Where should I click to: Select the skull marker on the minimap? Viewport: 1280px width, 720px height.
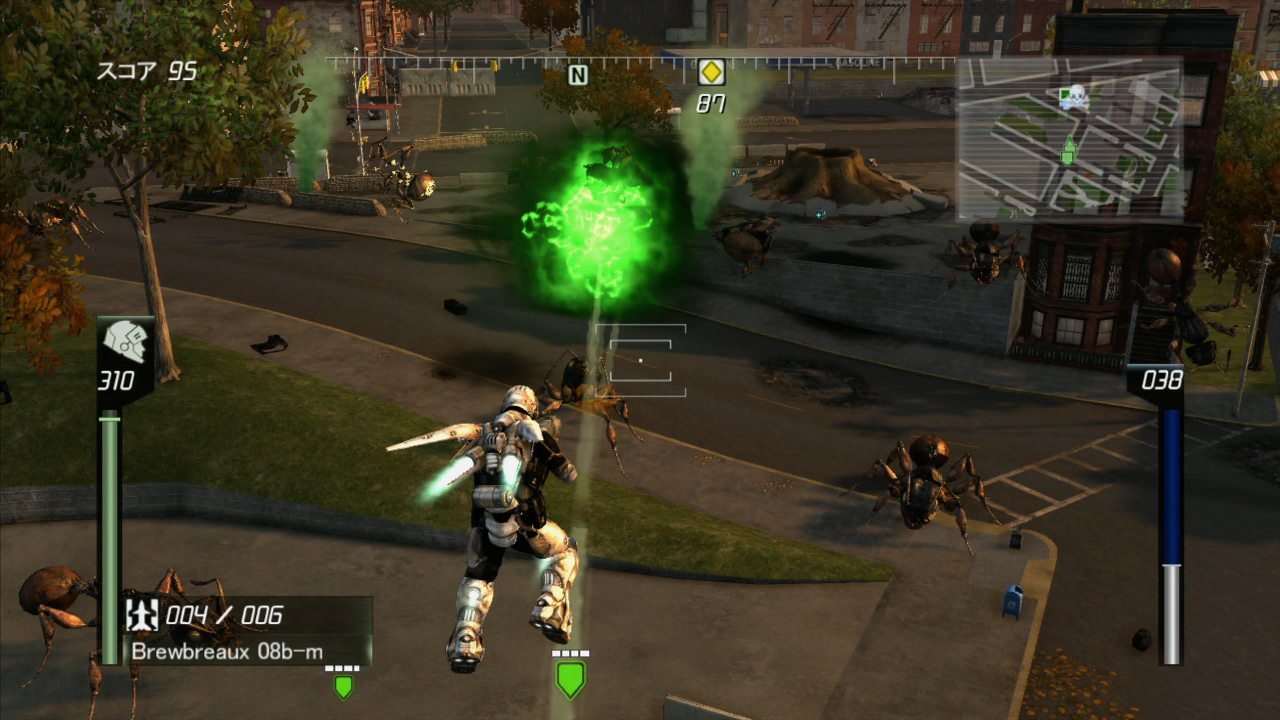tap(1075, 97)
